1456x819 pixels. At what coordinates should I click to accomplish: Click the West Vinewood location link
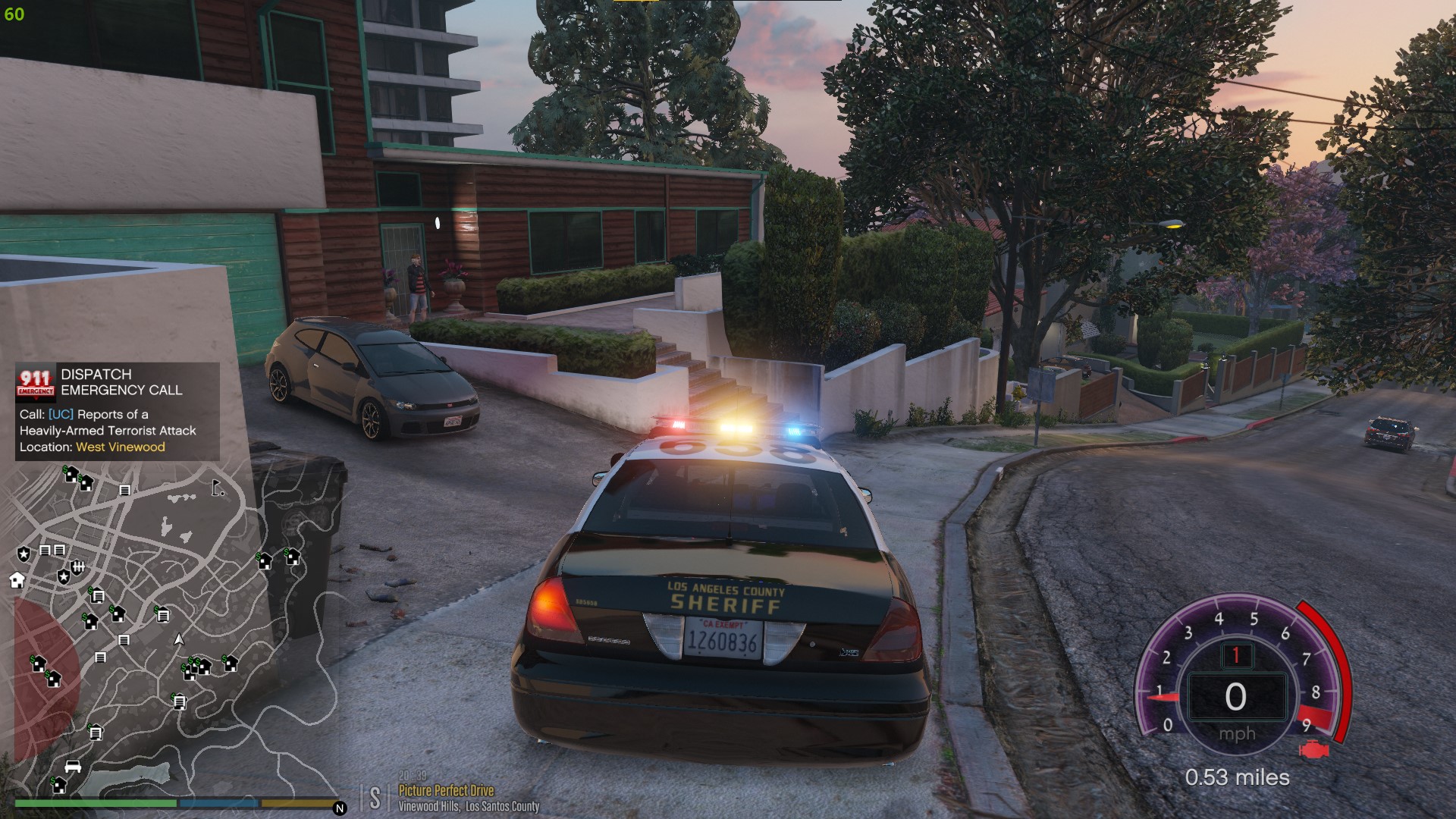tap(121, 447)
